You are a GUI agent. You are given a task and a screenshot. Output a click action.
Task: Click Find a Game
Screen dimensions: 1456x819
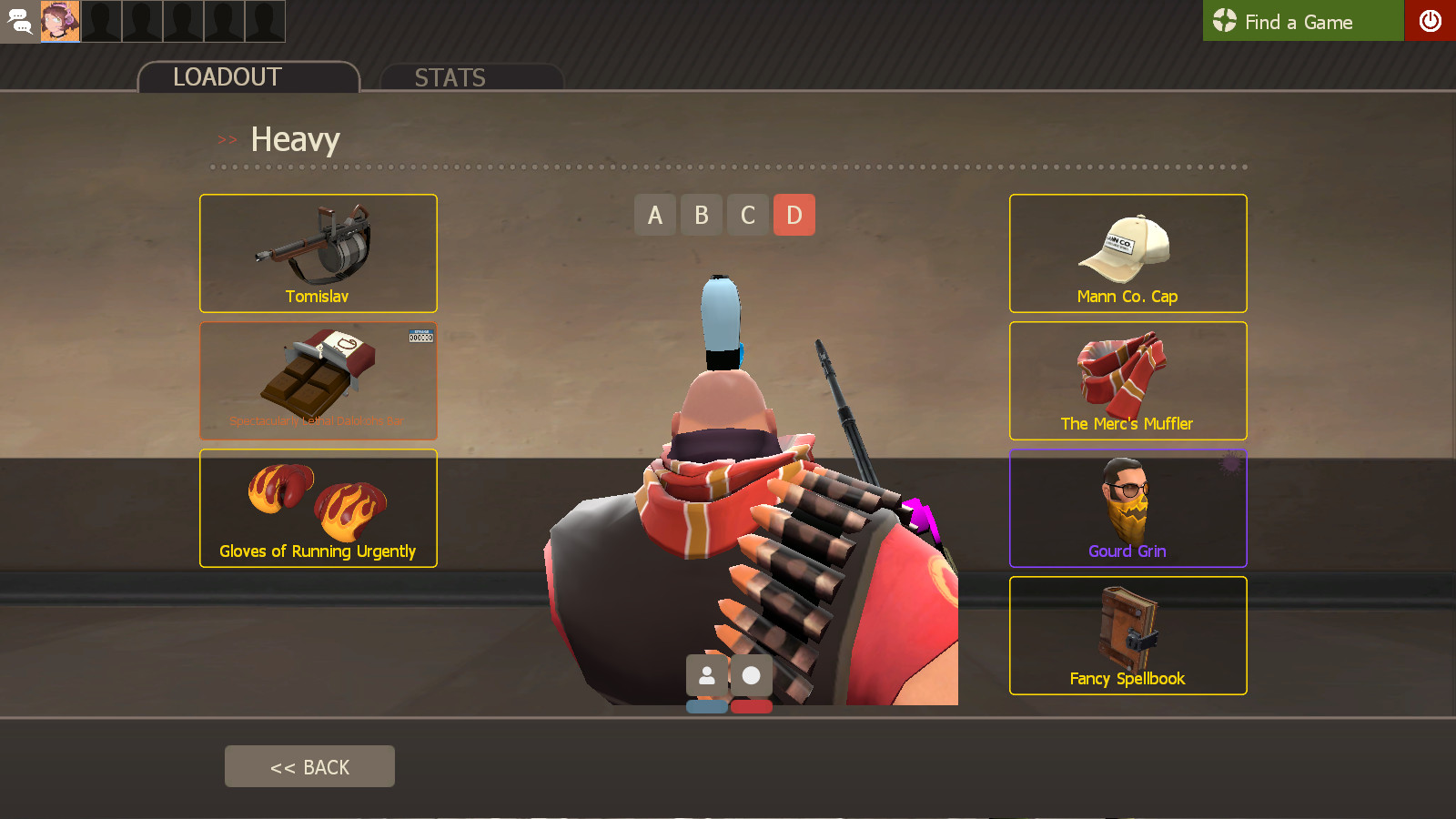(1301, 21)
